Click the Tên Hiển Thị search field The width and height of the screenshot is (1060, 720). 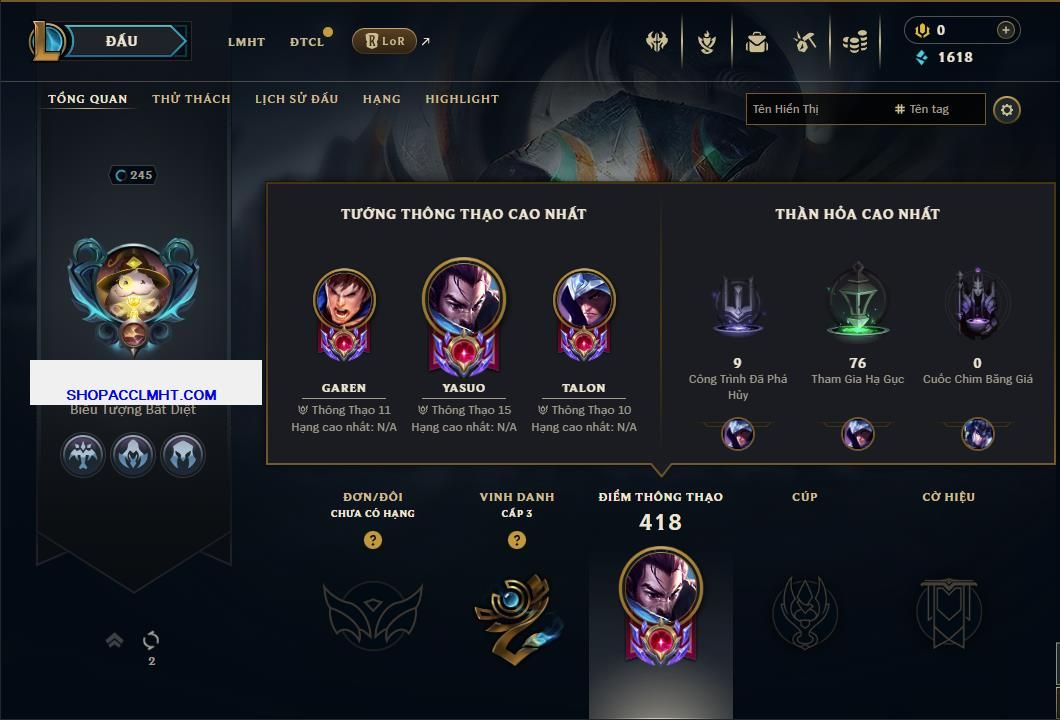[x=815, y=109]
